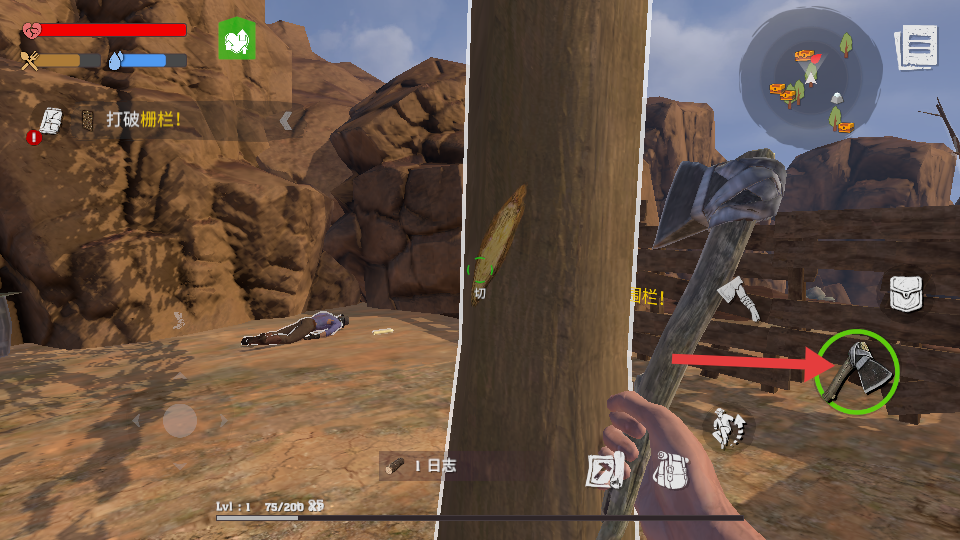The height and width of the screenshot is (540, 960).
Task: Collapse the quest tracker with the arrow
Action: tap(286, 121)
